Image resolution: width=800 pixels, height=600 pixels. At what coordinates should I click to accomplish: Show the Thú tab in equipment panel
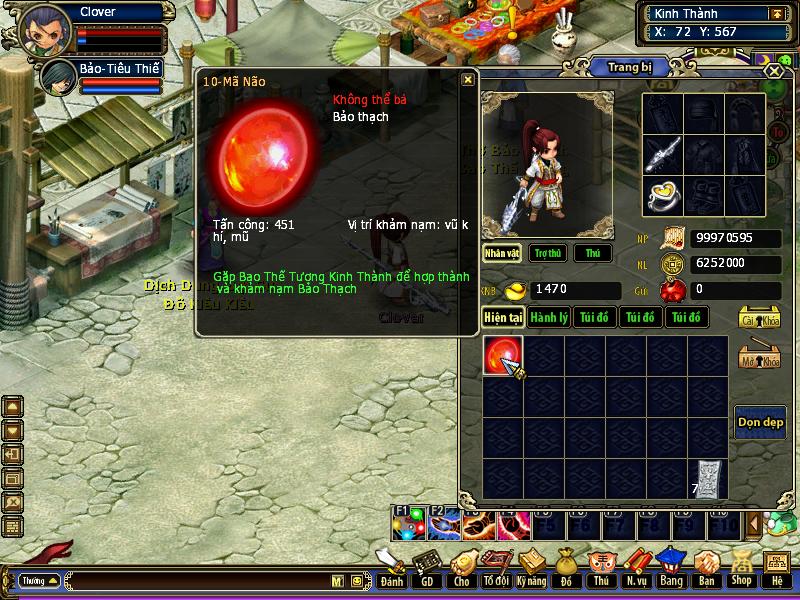tap(593, 253)
